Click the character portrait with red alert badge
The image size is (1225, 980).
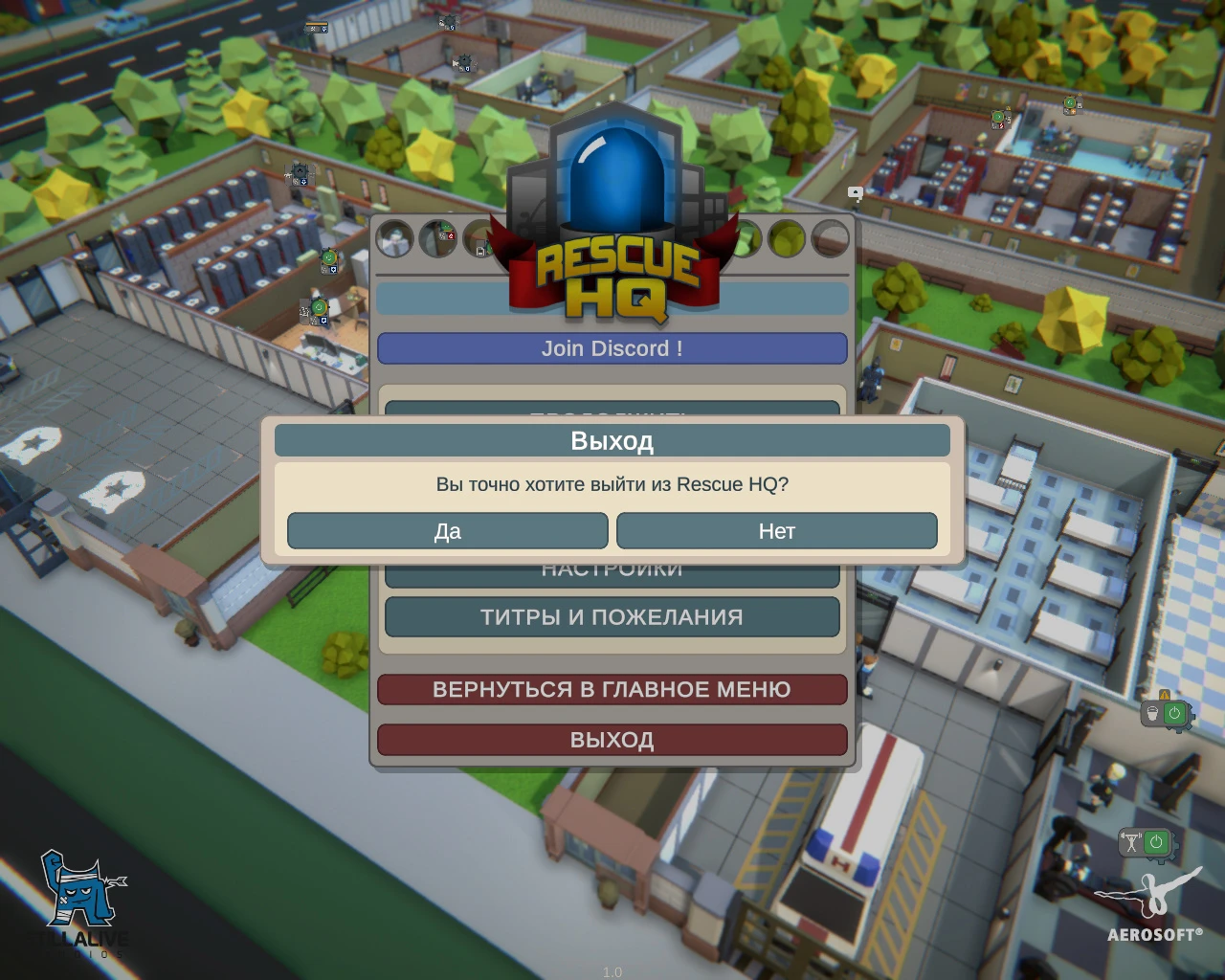coord(439,237)
